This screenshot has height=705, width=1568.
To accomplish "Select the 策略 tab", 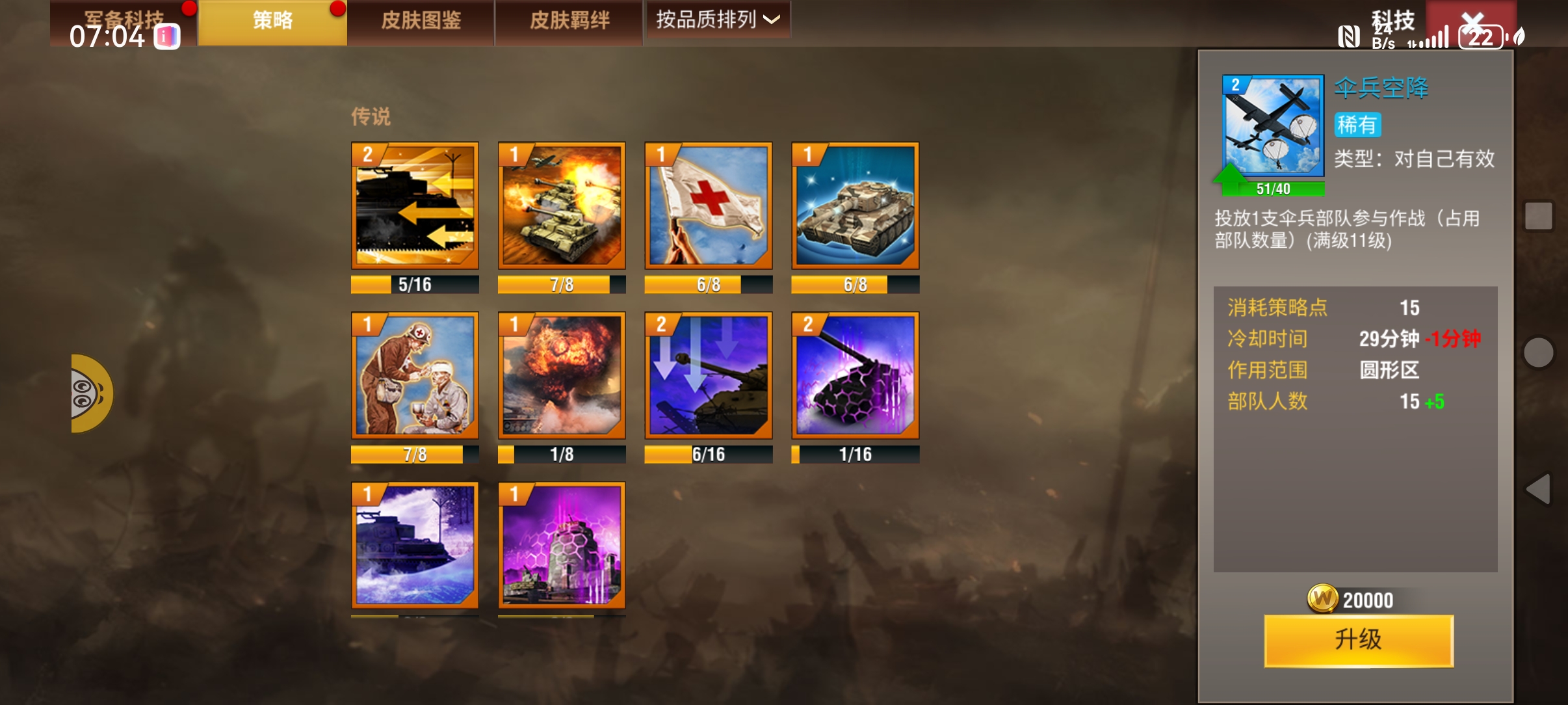I will (272, 21).
